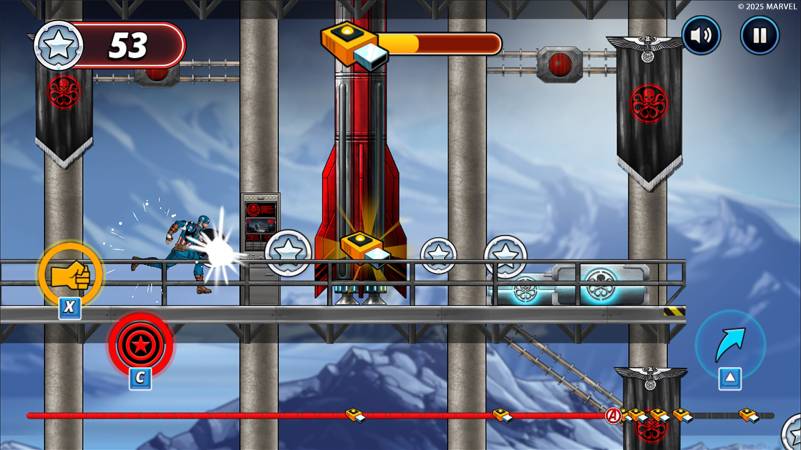Toggle the sound speaker button
801x450 pixels.
(701, 36)
